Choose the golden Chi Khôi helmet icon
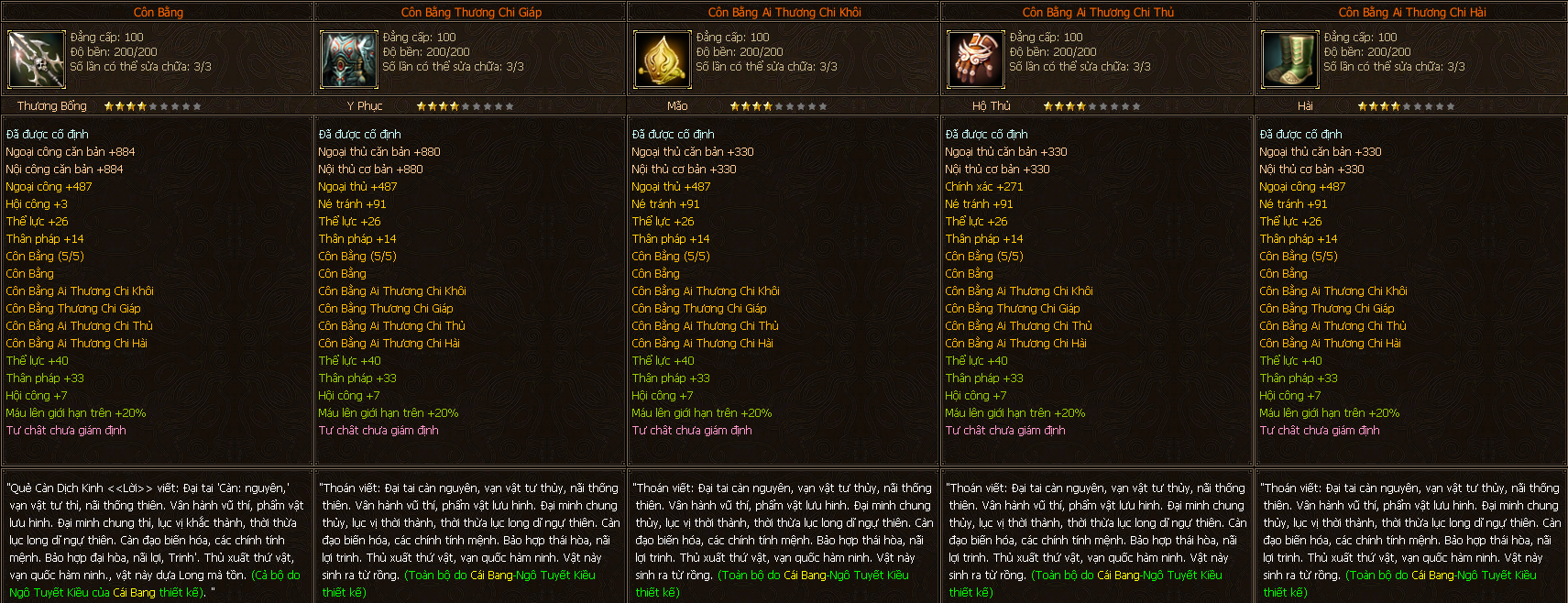 [x=662, y=60]
